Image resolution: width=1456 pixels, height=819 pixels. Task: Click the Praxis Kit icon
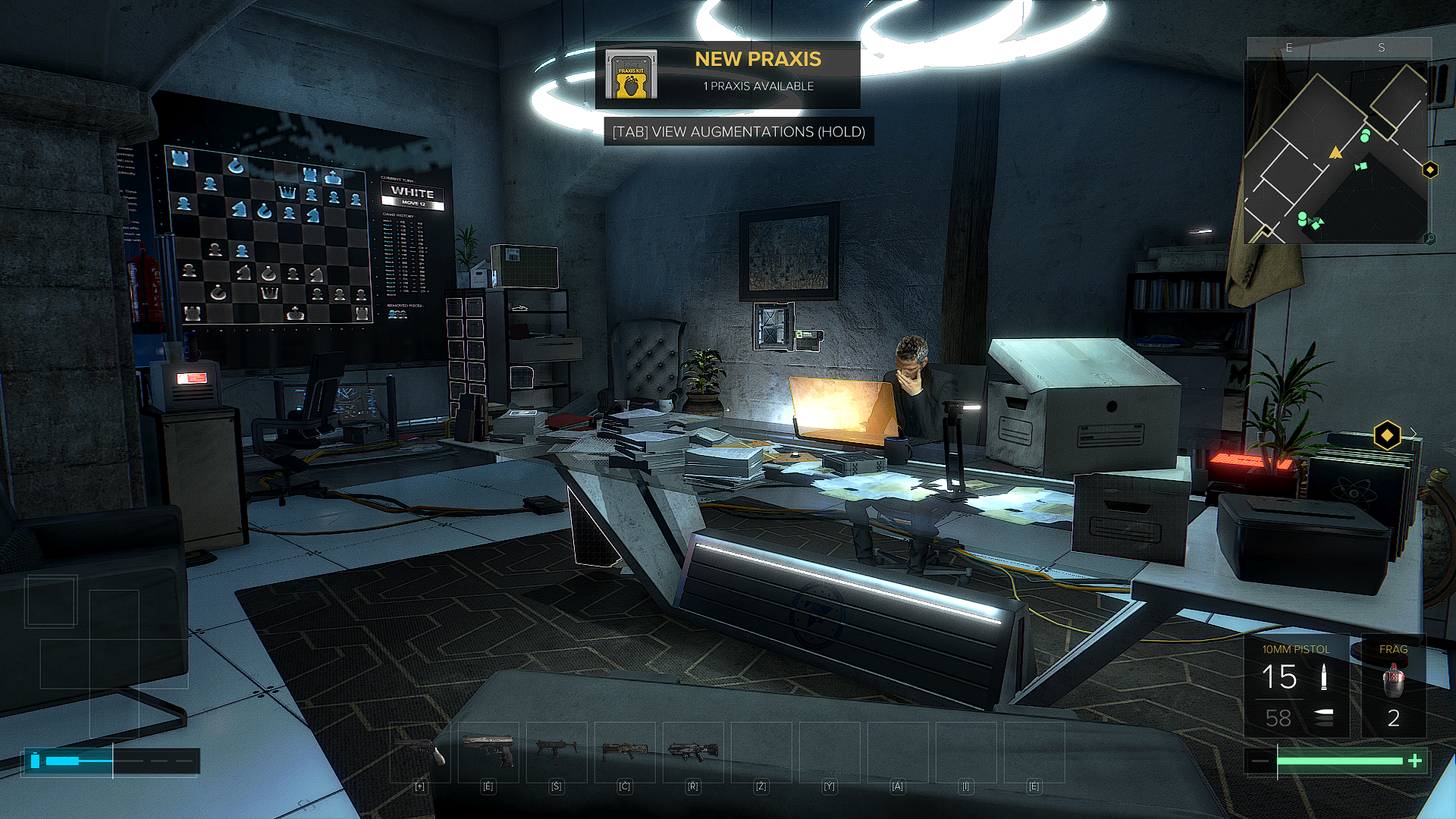(x=631, y=75)
